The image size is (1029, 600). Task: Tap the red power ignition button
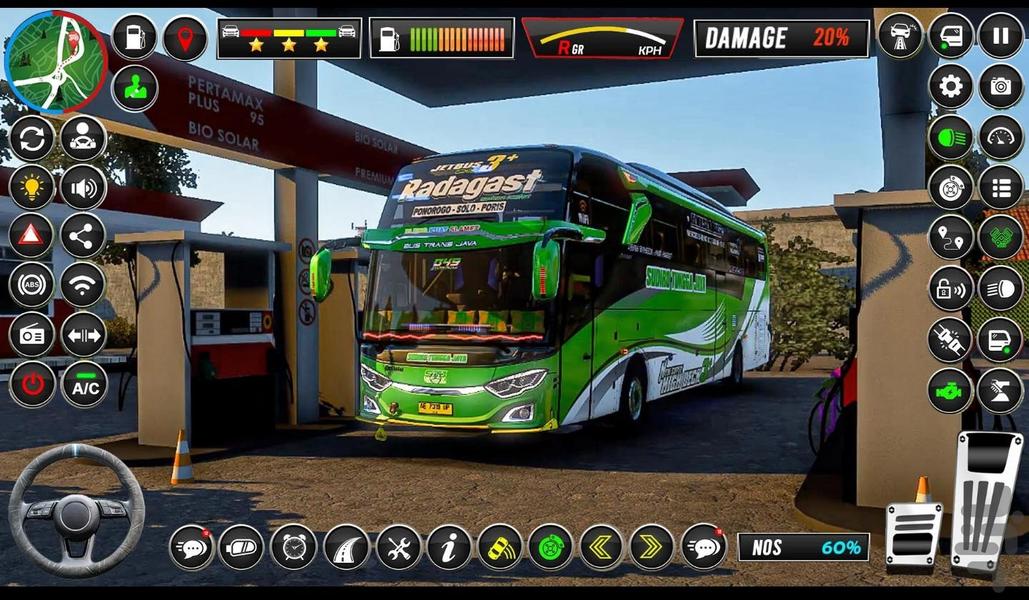click(32, 384)
